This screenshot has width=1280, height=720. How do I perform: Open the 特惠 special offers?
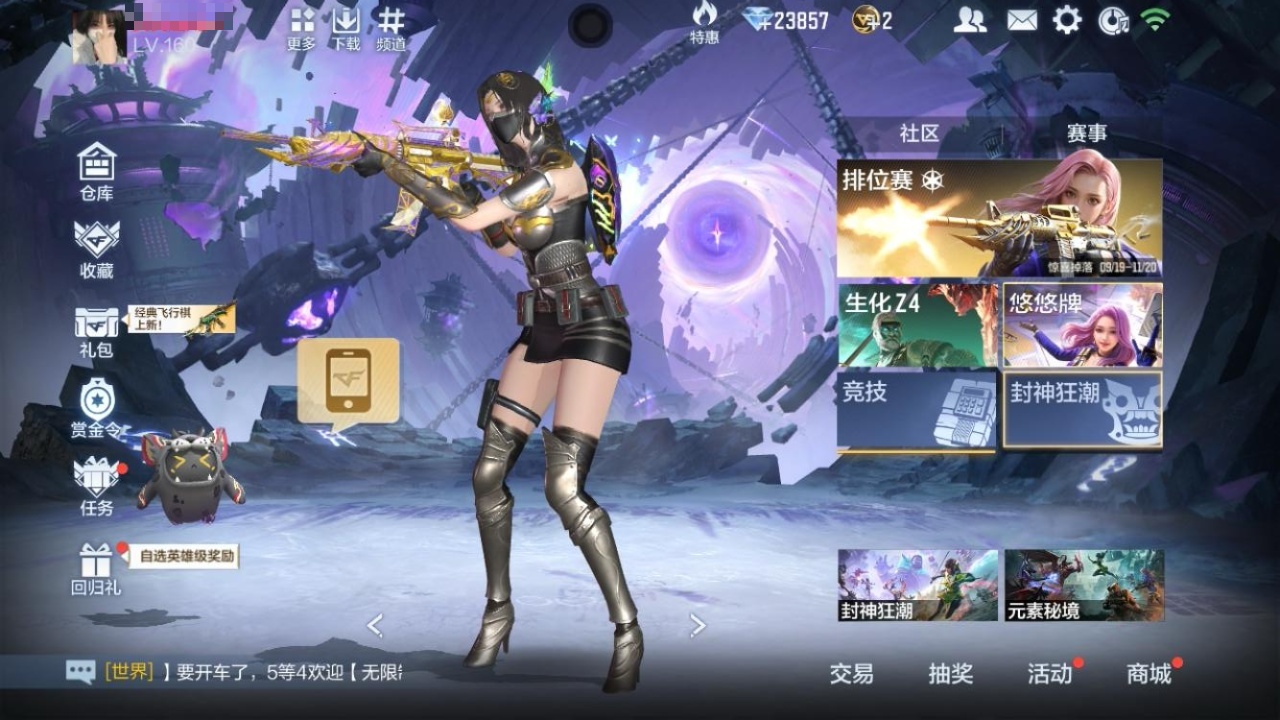[704, 23]
